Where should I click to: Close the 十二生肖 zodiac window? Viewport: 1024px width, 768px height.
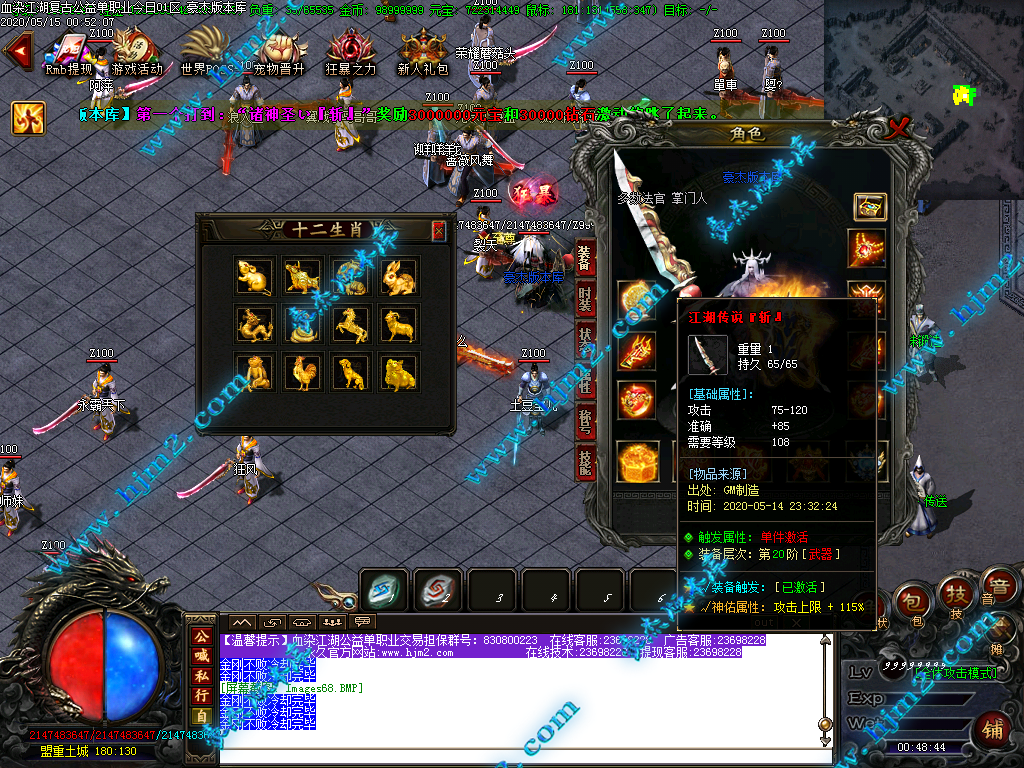pyautogui.click(x=438, y=231)
